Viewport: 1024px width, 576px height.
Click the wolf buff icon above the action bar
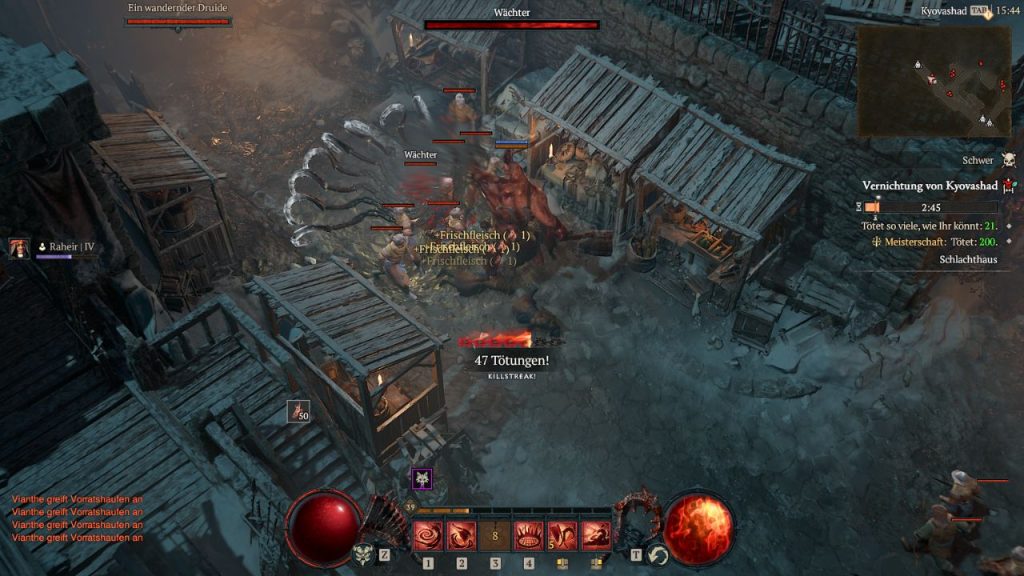(422, 479)
